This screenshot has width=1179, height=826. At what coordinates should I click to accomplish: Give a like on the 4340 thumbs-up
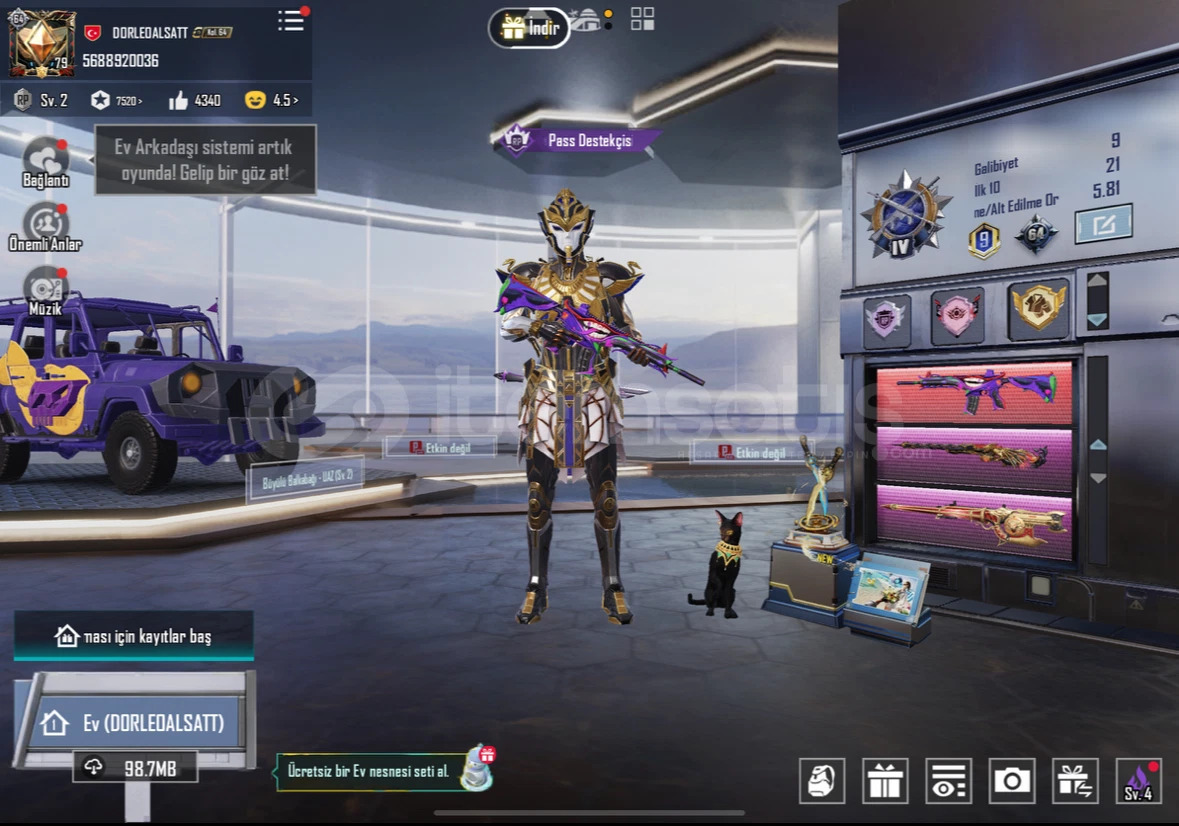pyautogui.click(x=194, y=100)
